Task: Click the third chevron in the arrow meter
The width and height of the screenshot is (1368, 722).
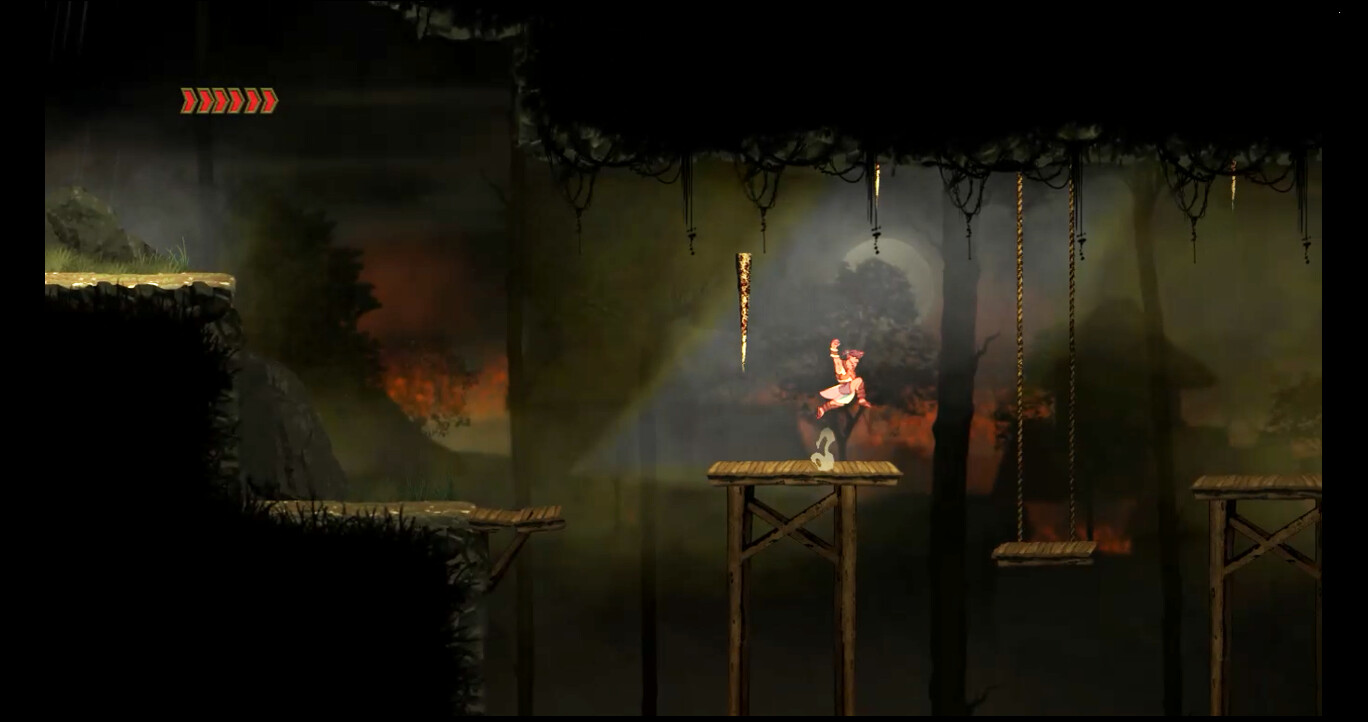Action: pos(218,100)
